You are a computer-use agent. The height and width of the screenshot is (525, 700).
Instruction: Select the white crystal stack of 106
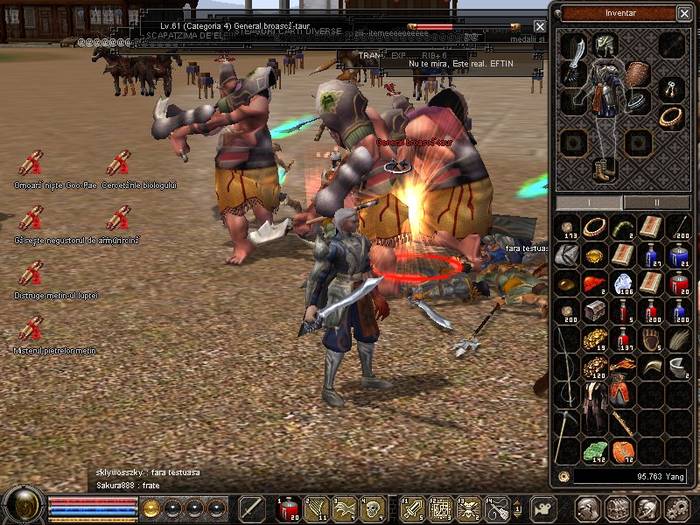[623, 284]
